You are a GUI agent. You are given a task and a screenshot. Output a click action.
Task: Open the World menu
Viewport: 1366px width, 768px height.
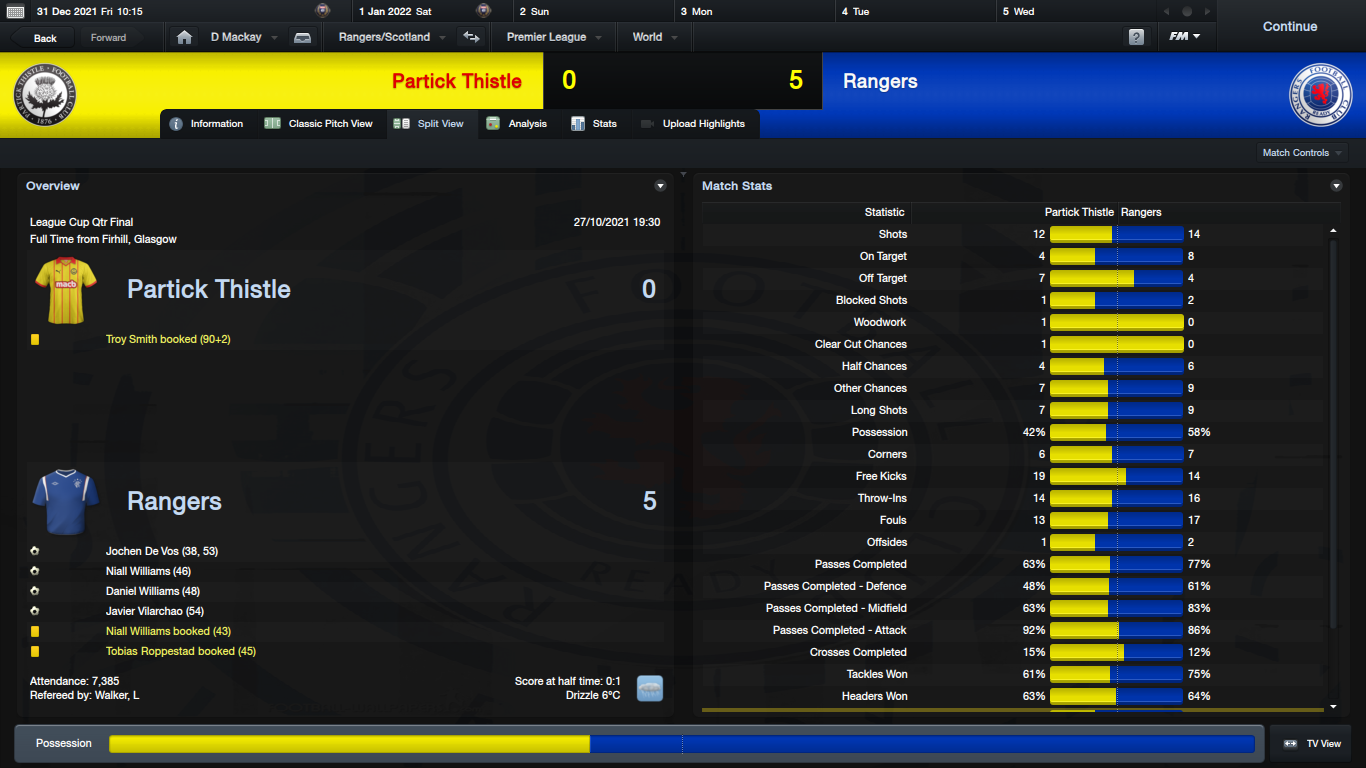click(x=654, y=37)
